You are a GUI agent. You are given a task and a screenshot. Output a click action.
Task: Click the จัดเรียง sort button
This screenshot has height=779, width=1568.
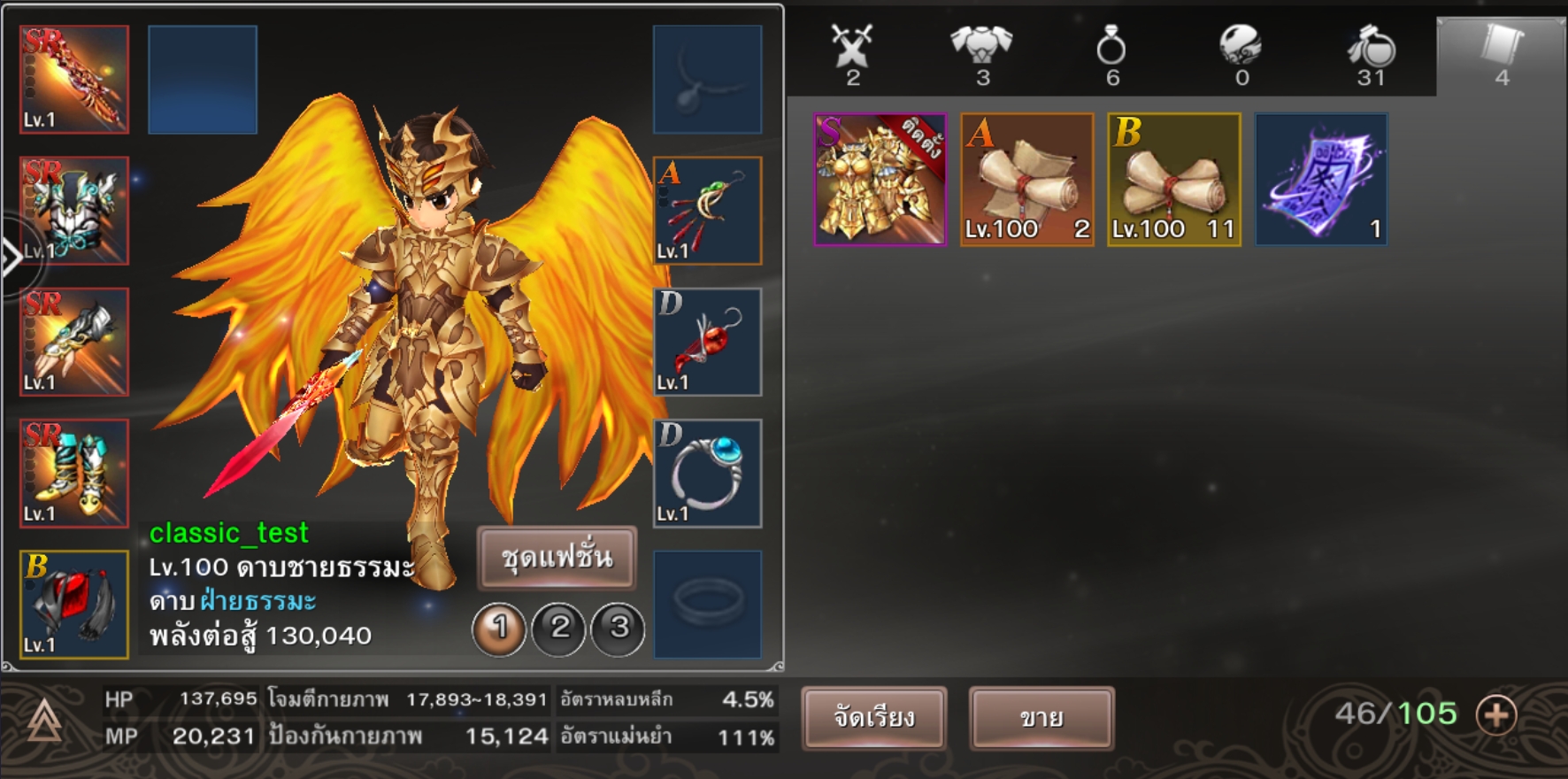pos(873,717)
